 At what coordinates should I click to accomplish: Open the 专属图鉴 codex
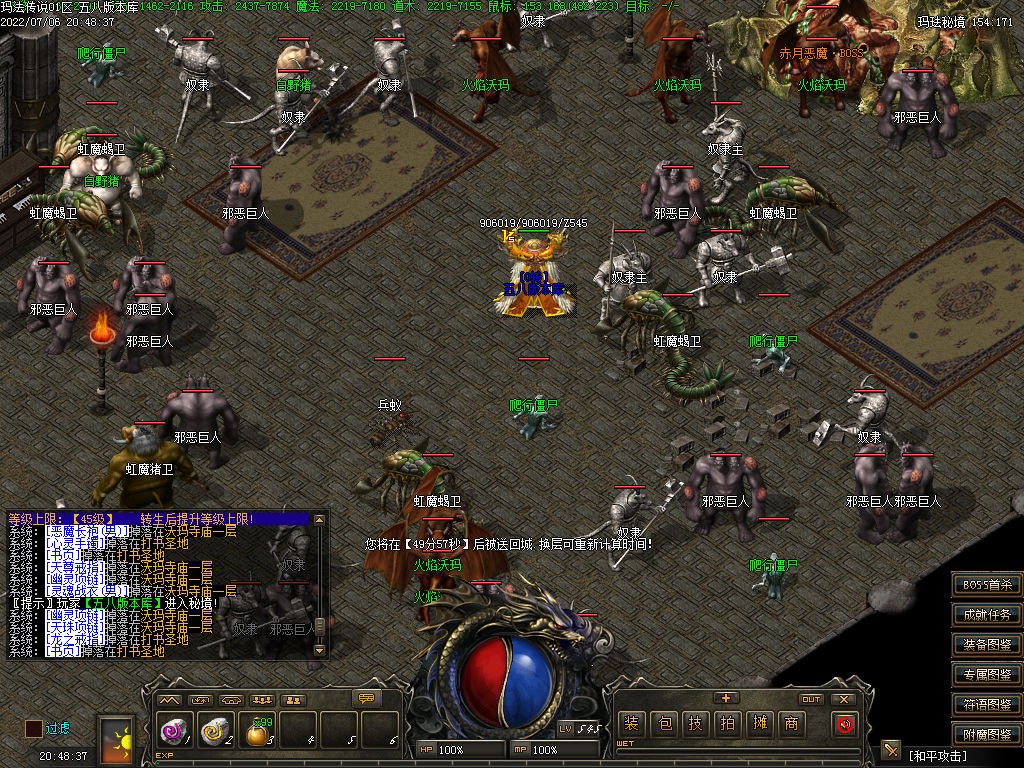(x=986, y=675)
